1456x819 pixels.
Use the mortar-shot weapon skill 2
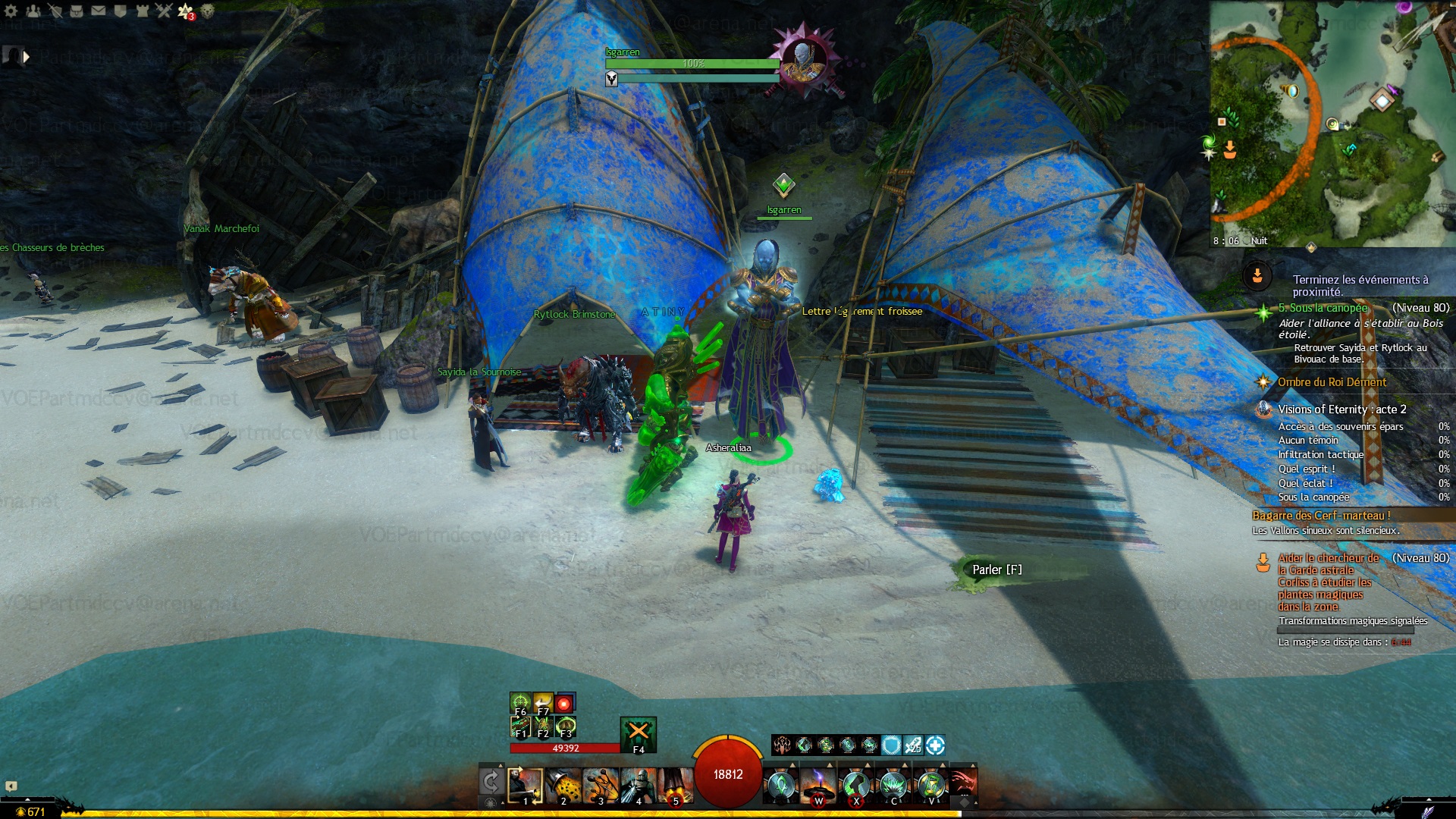(x=563, y=786)
